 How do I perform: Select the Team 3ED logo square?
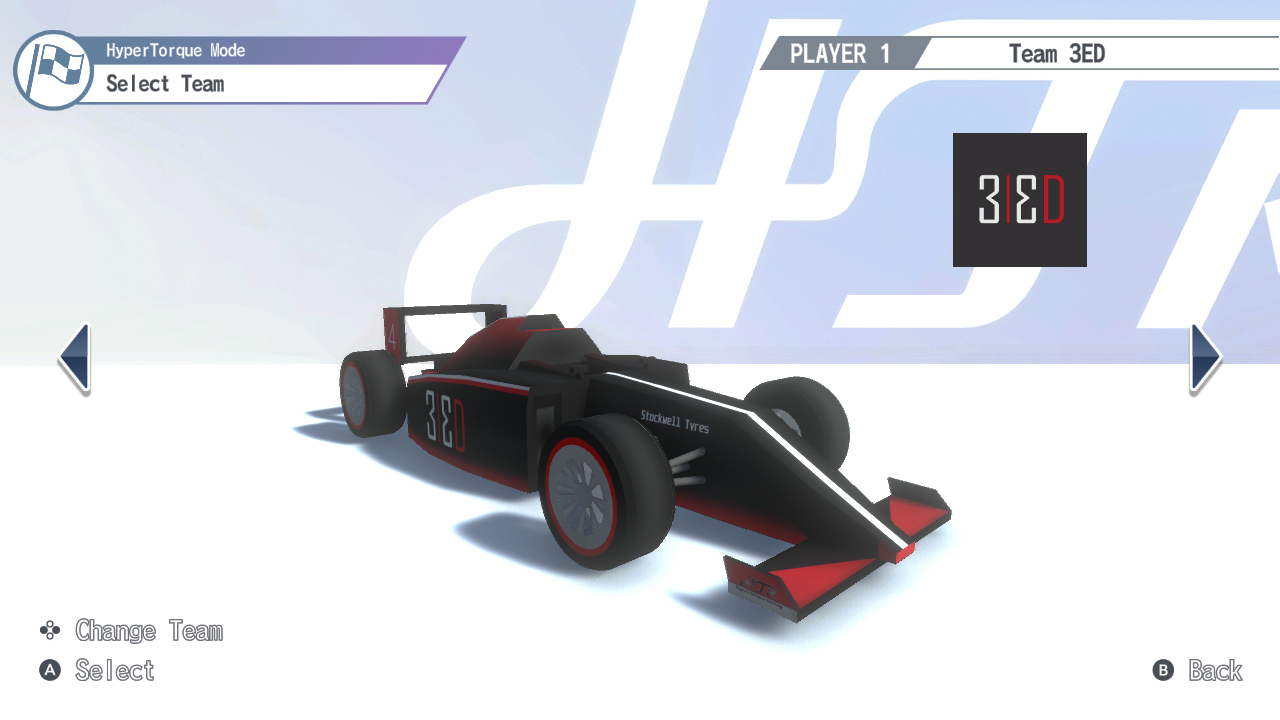click(x=1019, y=199)
